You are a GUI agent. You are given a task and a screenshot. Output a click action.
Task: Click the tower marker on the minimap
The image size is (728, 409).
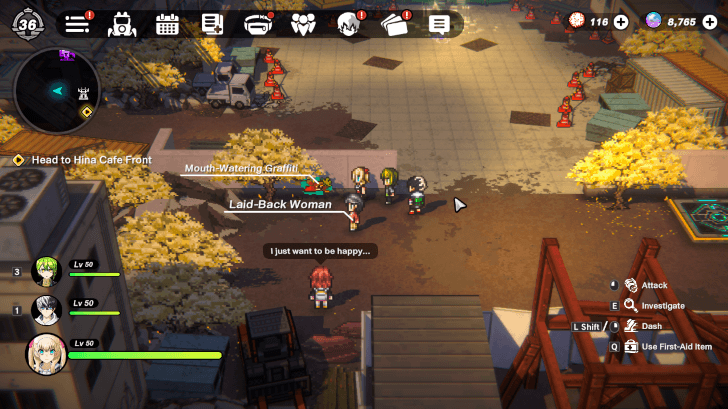click(84, 93)
